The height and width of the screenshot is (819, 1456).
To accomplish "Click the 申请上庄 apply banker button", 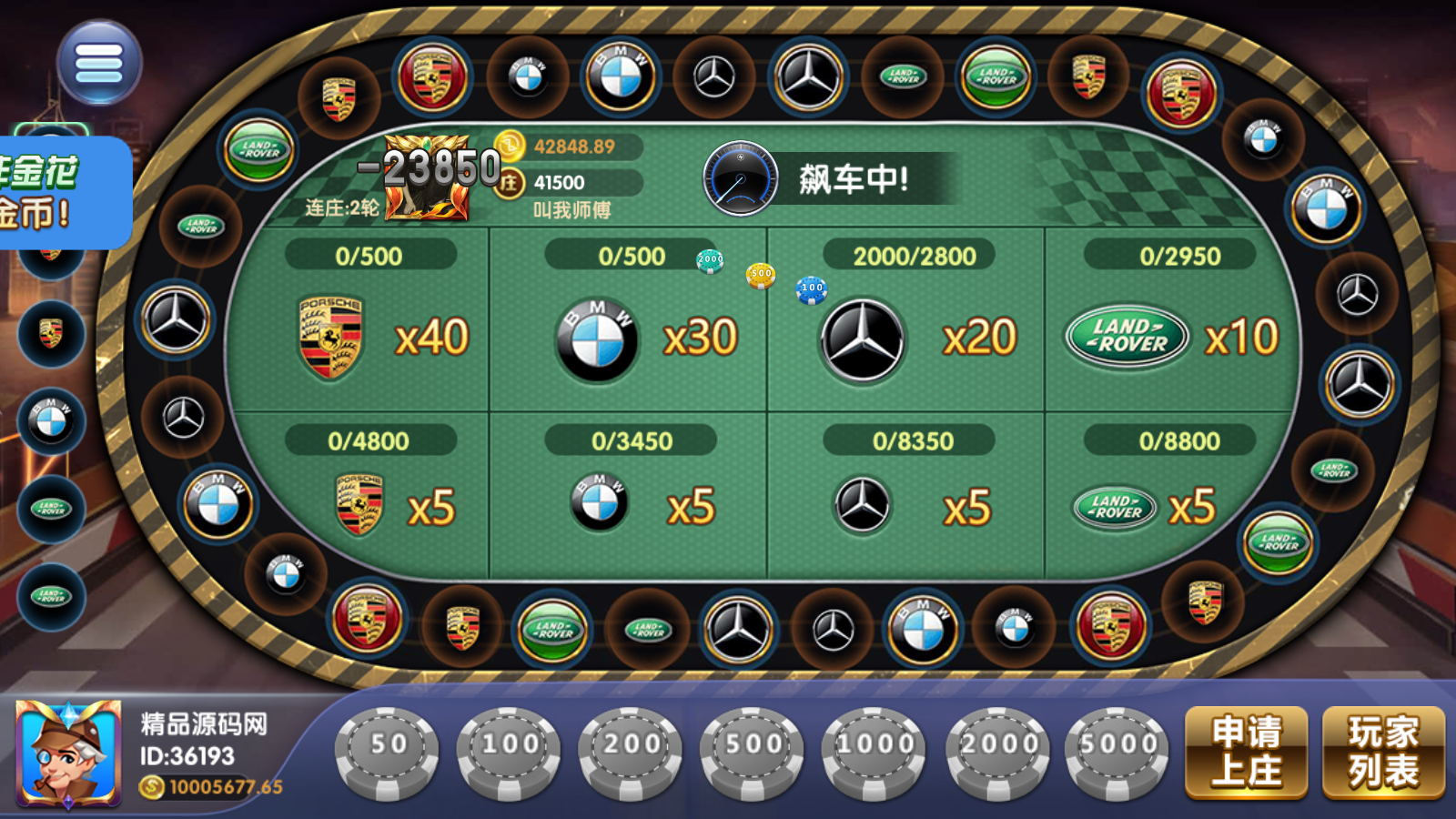I will pos(1247,752).
